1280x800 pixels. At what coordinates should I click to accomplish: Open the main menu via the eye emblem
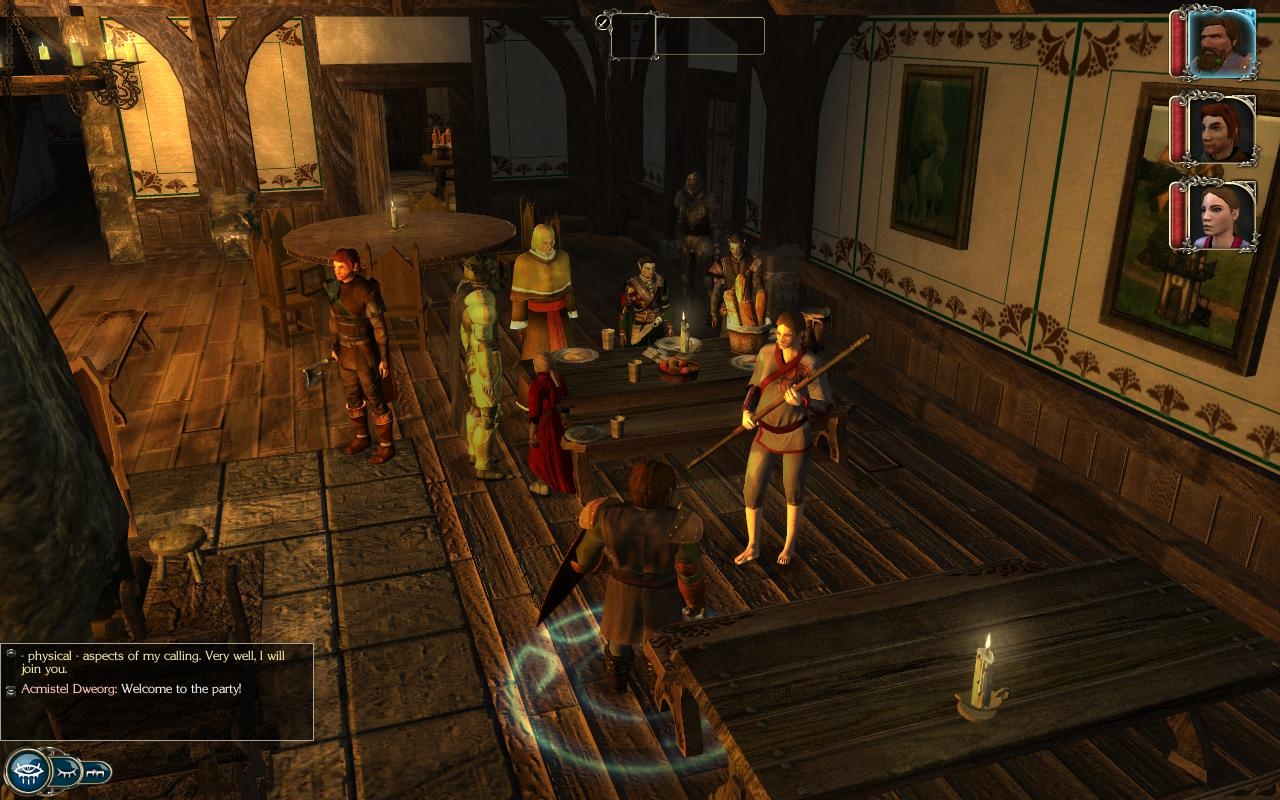click(27, 770)
